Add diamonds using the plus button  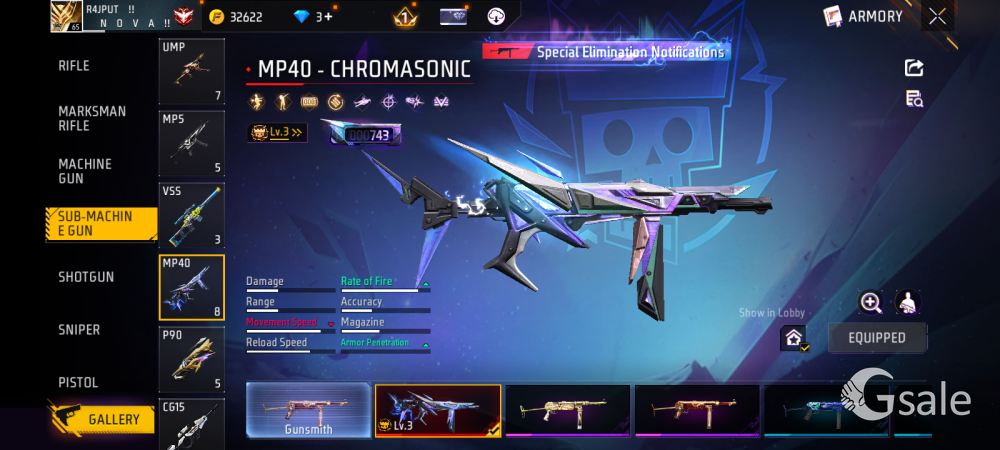pyautogui.click(x=328, y=17)
